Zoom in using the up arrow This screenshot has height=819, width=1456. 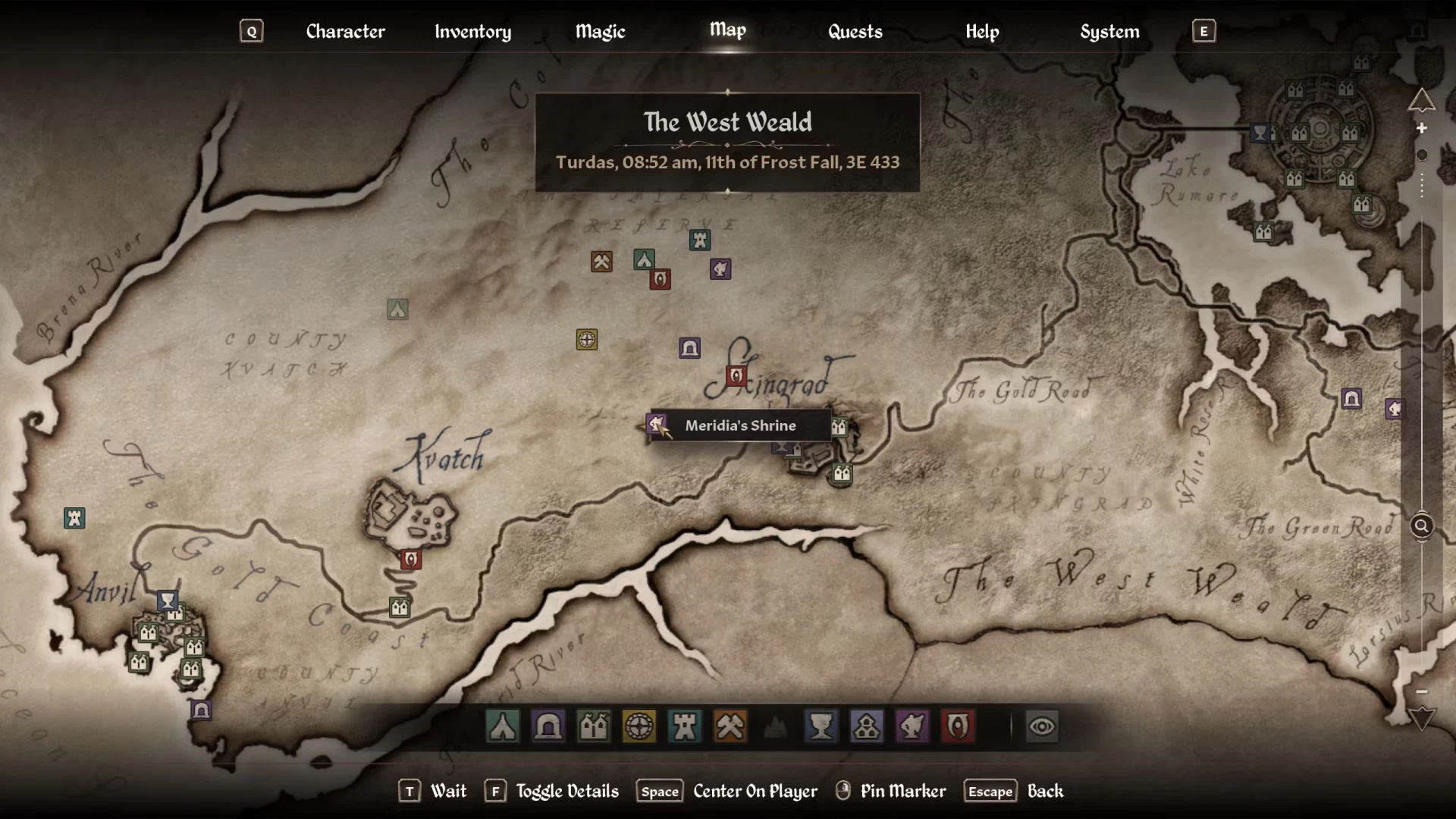1422,100
